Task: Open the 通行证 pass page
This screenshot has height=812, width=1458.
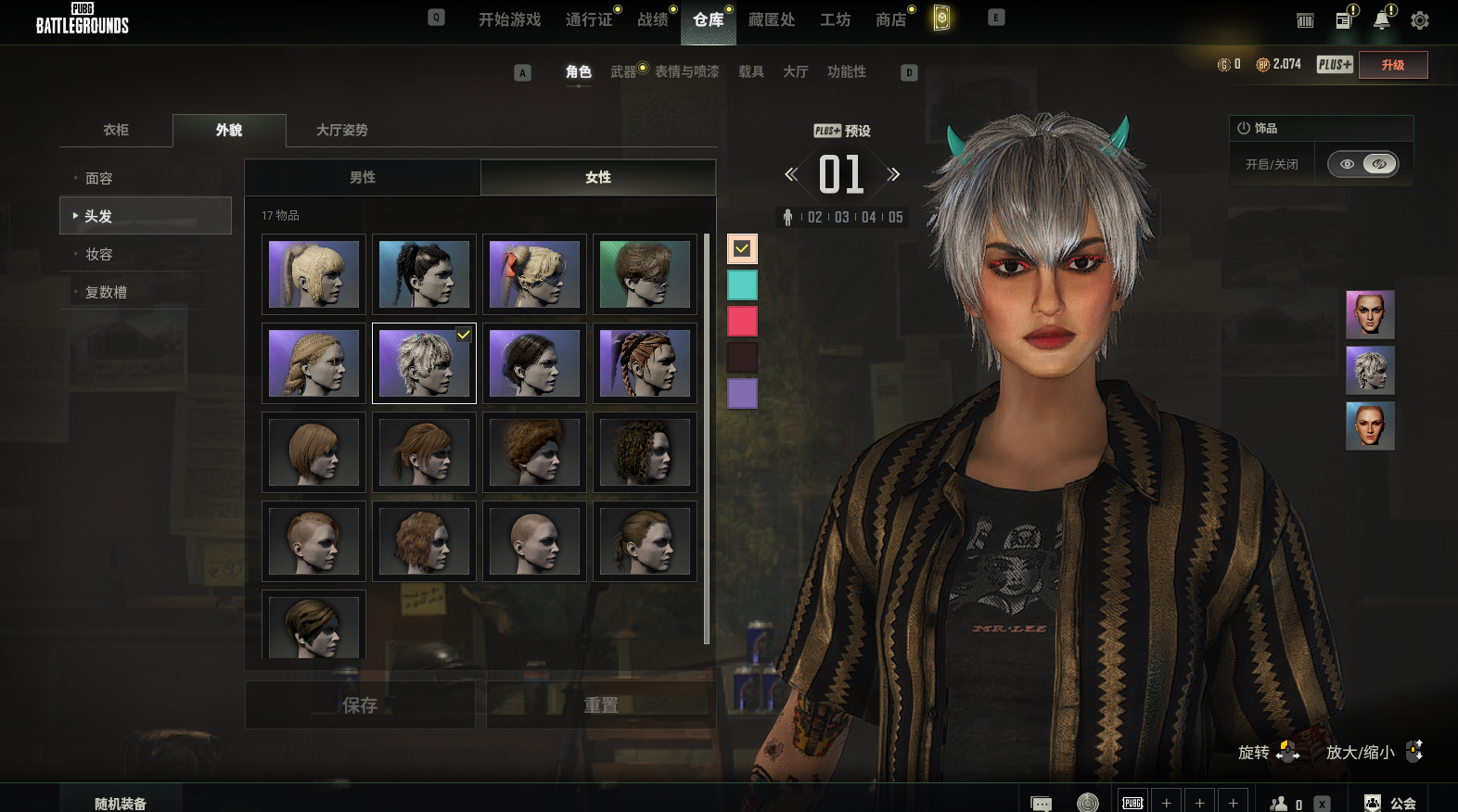Action: 589,19
